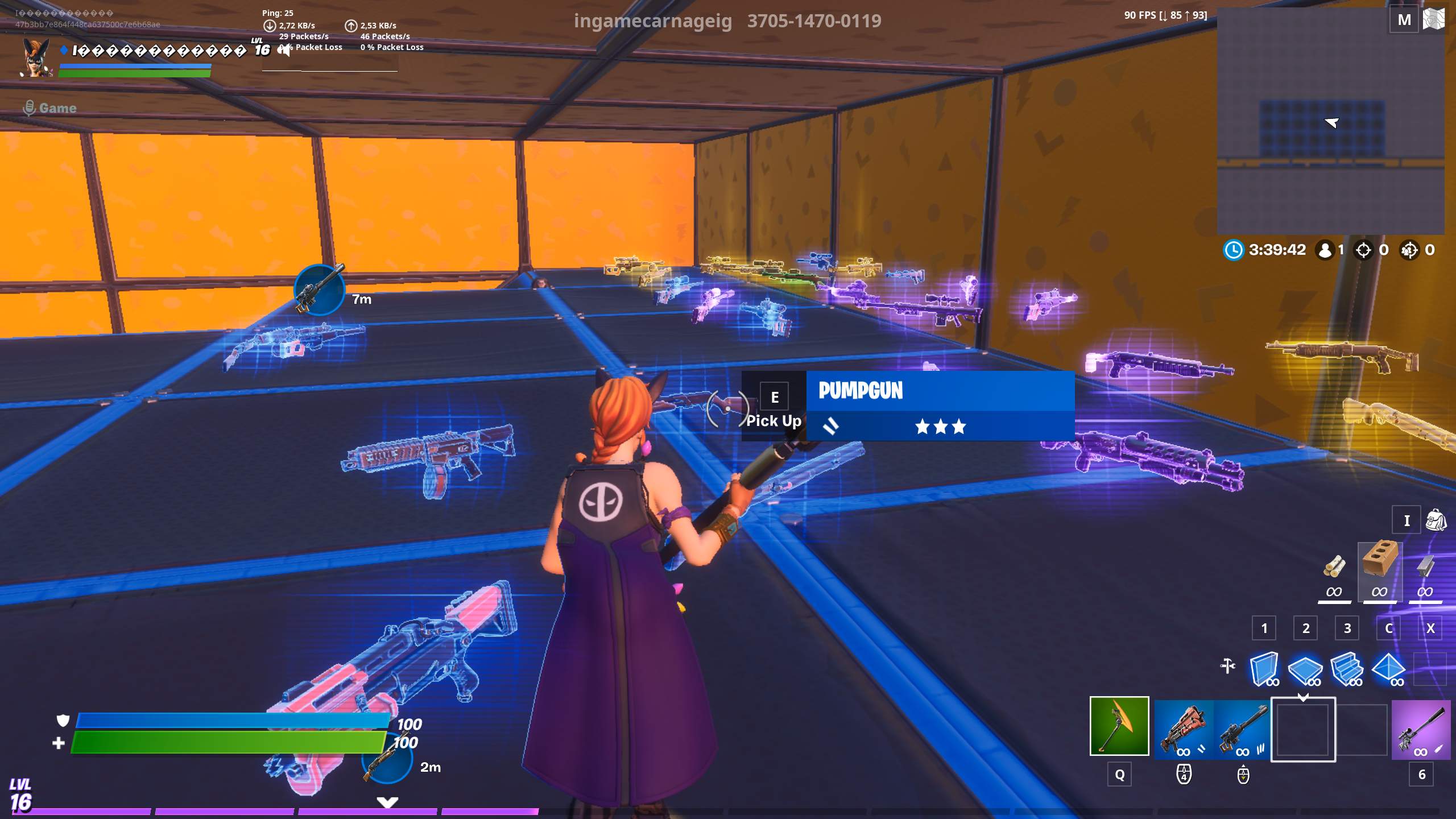Click the edit tool hammer icon

click(1228, 665)
